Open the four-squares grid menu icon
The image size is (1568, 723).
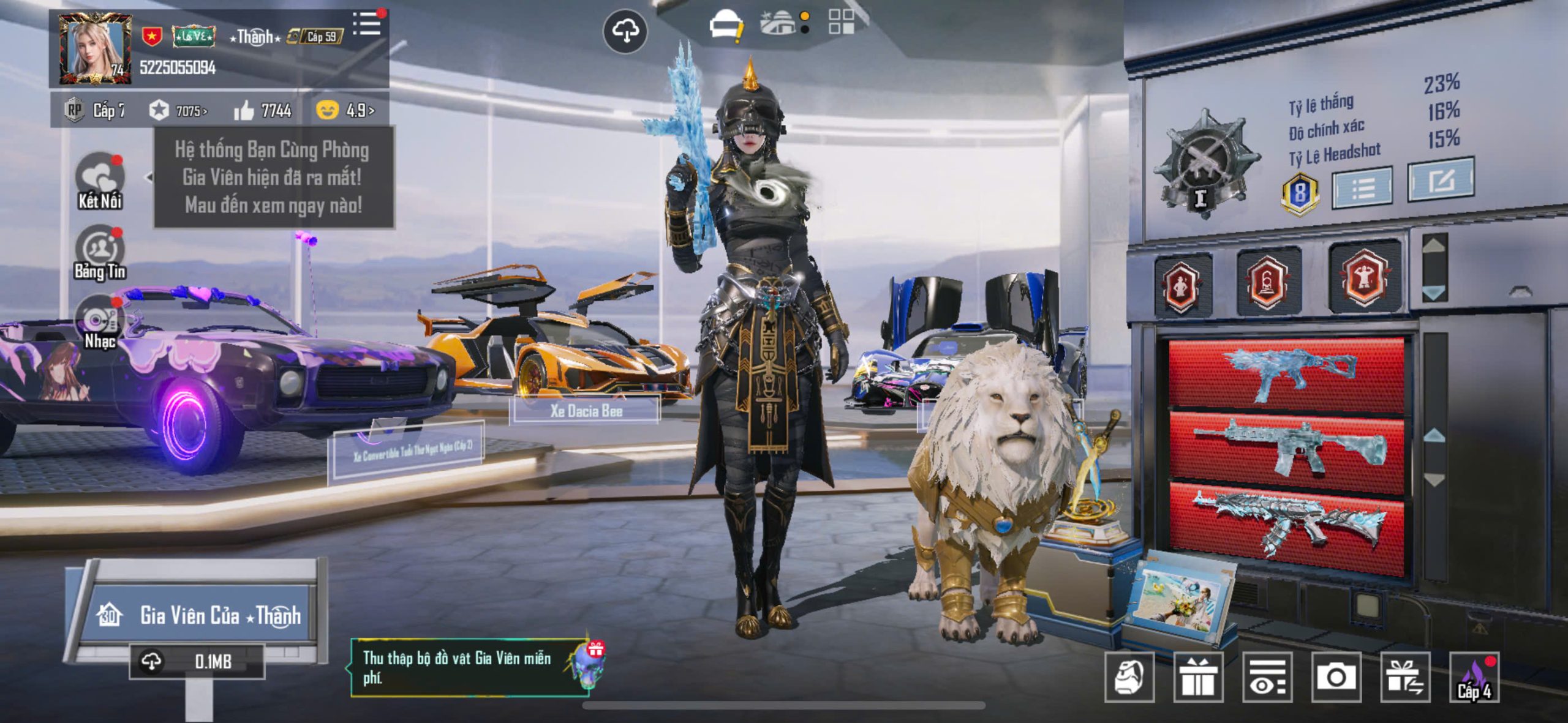point(841,21)
